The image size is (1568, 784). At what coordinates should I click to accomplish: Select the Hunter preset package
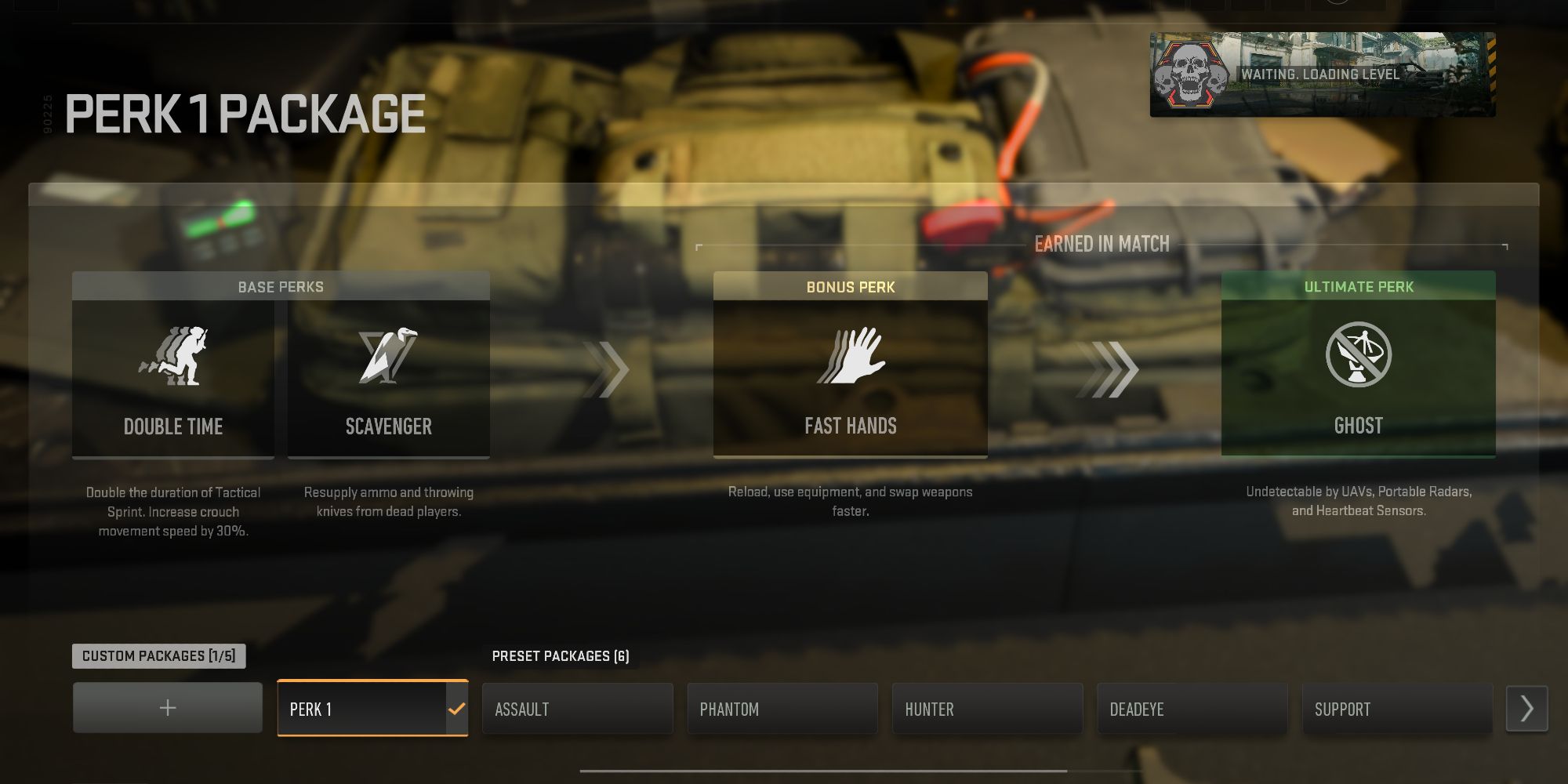(988, 709)
